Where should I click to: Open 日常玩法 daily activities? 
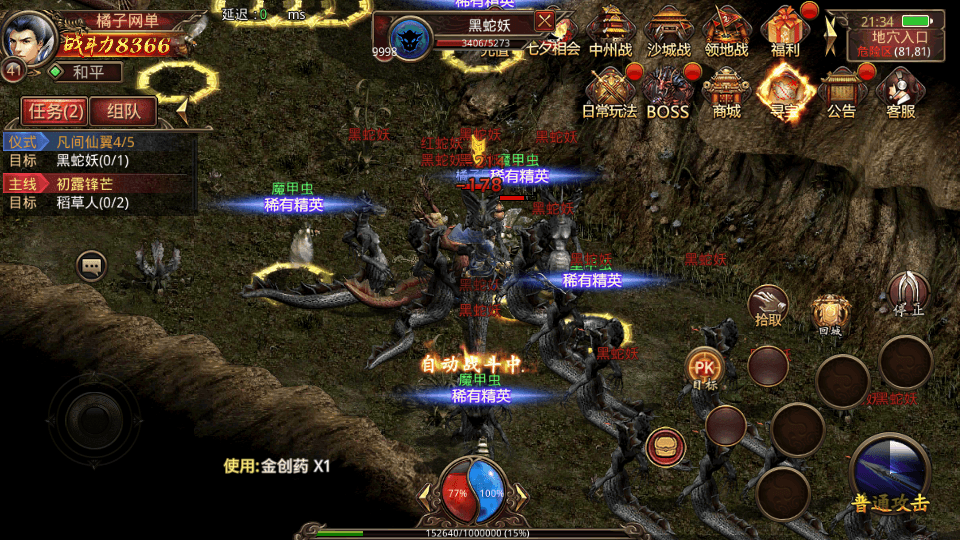[609, 91]
